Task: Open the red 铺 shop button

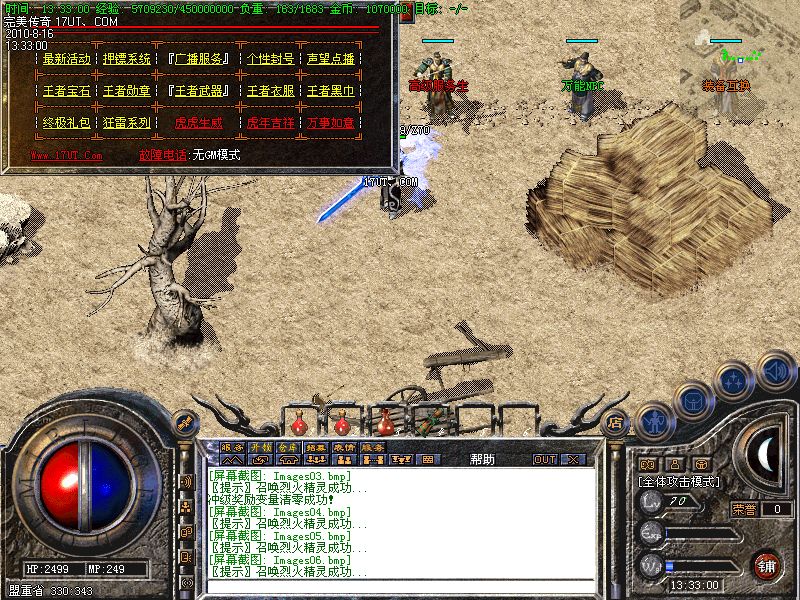Action: point(765,563)
